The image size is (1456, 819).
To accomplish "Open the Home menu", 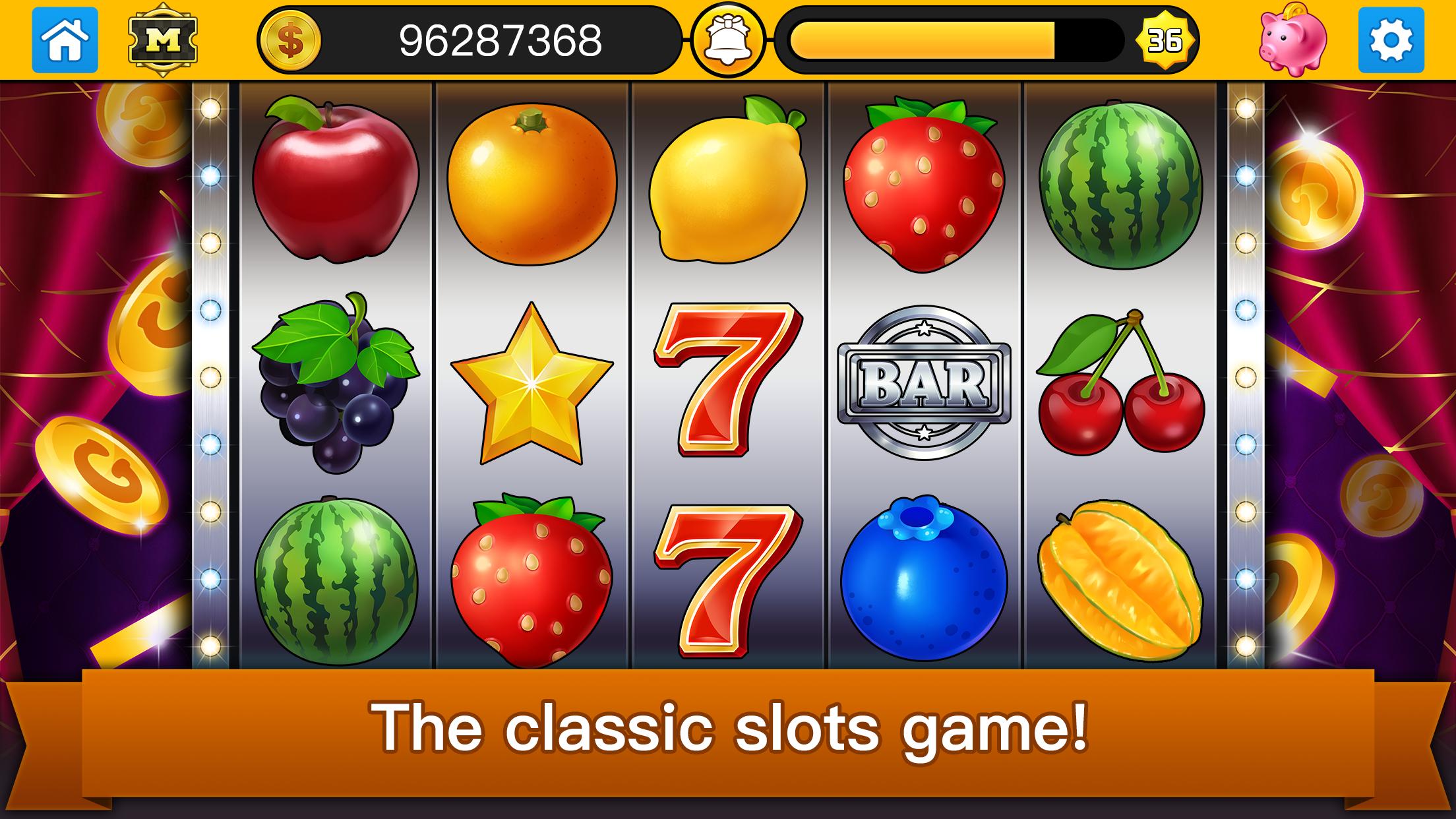I will [x=64, y=40].
